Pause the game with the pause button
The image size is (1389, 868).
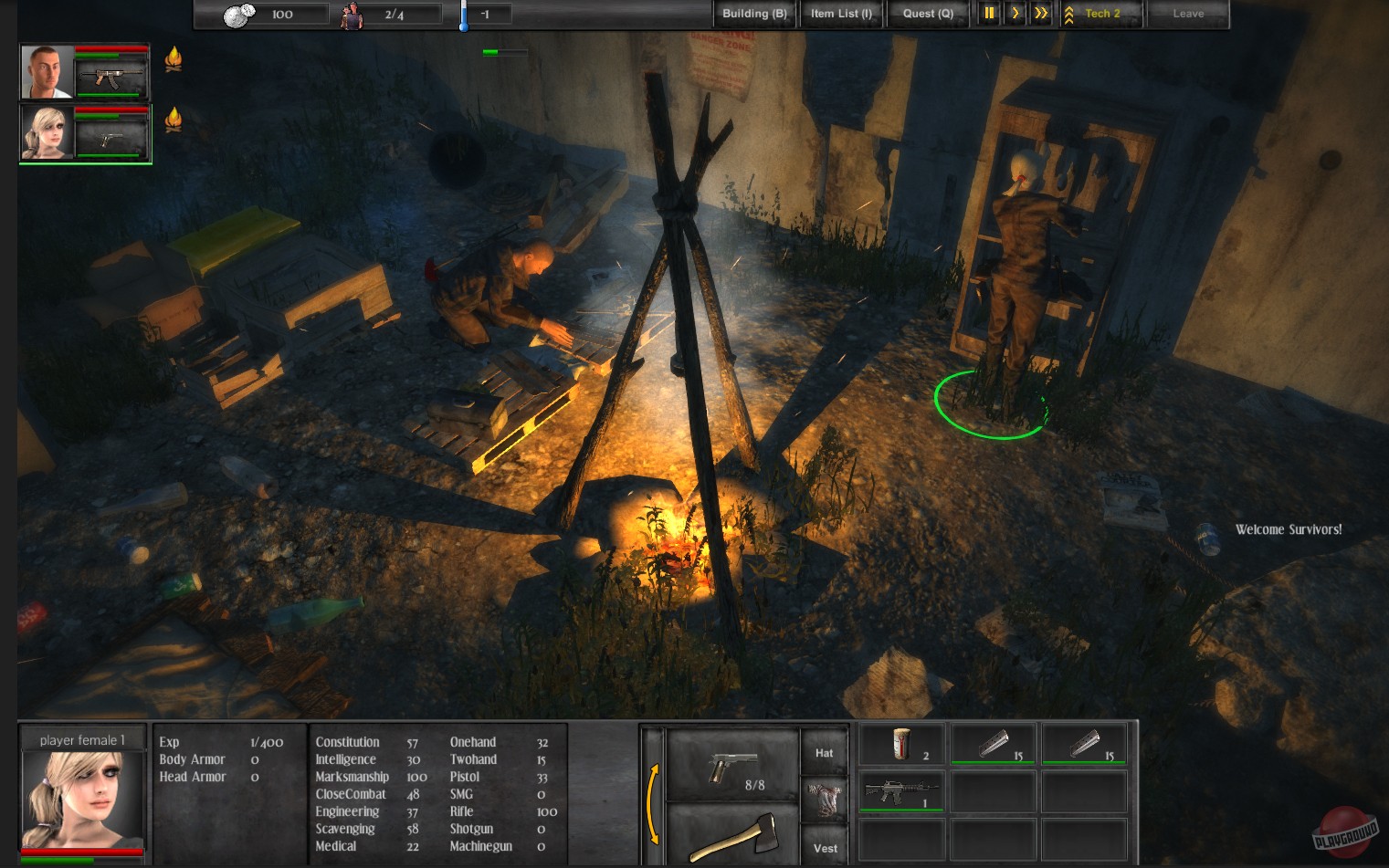tap(988, 14)
